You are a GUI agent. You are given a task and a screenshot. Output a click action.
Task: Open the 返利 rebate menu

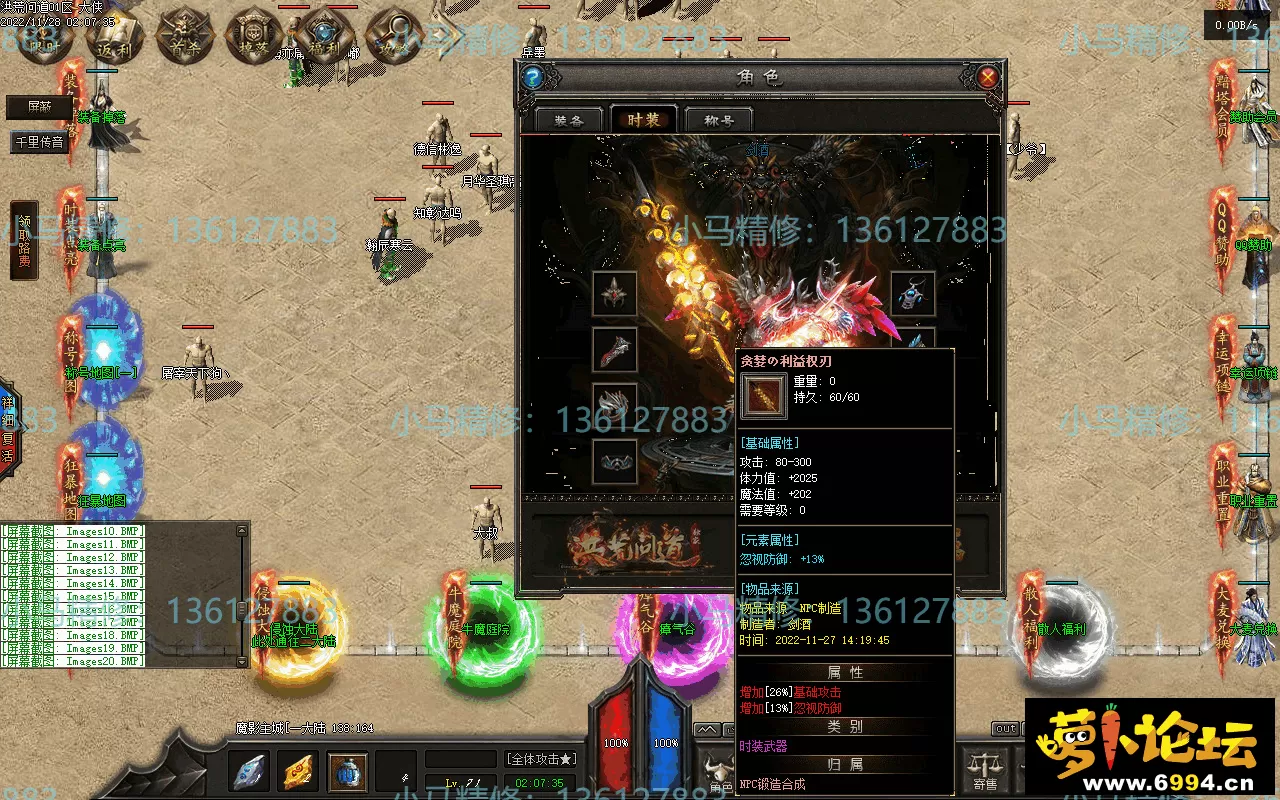pos(113,37)
